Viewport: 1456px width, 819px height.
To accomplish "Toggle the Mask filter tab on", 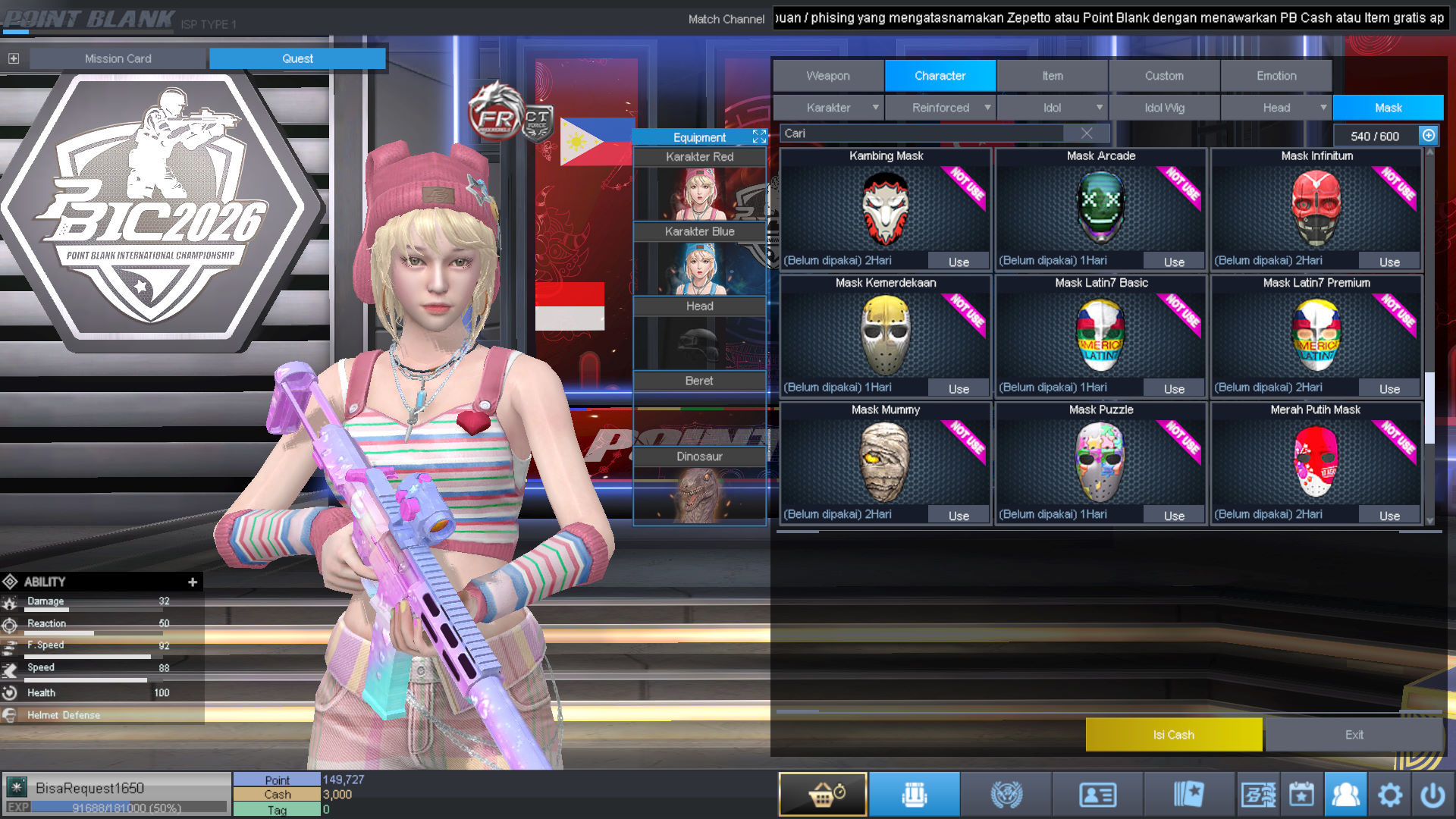I will tap(1387, 108).
